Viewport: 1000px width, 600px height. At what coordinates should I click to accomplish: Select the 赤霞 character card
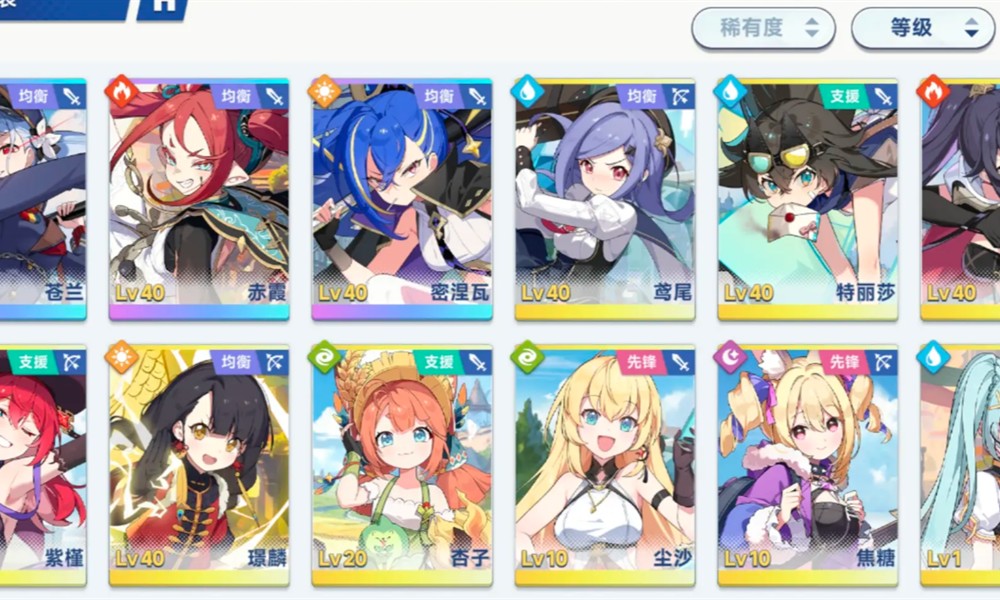click(x=198, y=198)
